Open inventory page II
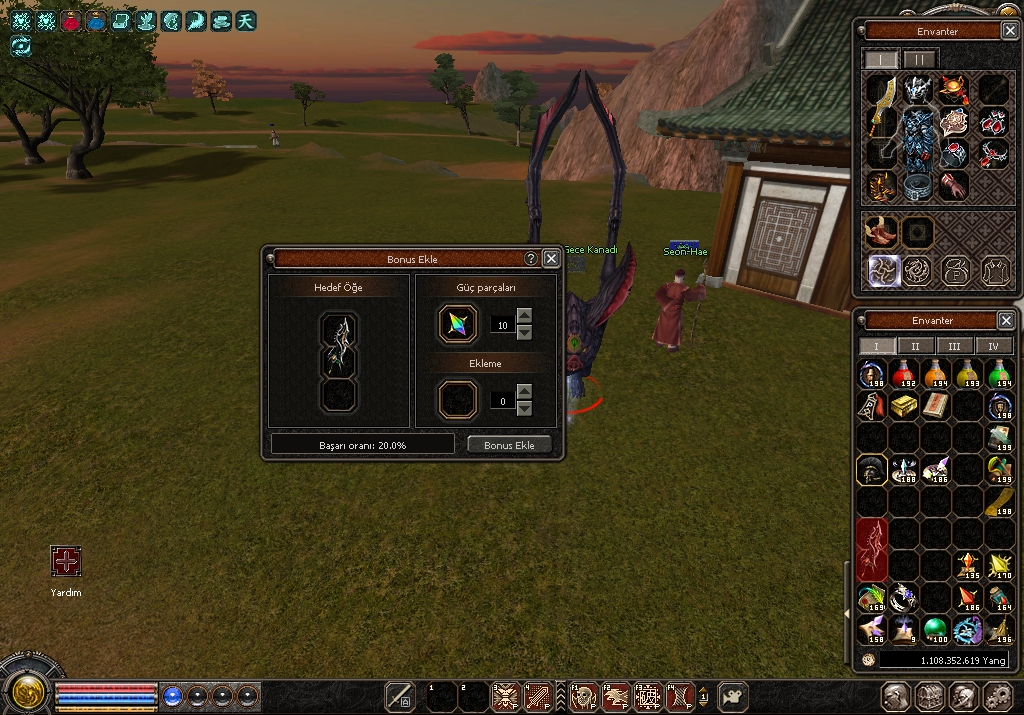1024x715 pixels. [x=915, y=346]
